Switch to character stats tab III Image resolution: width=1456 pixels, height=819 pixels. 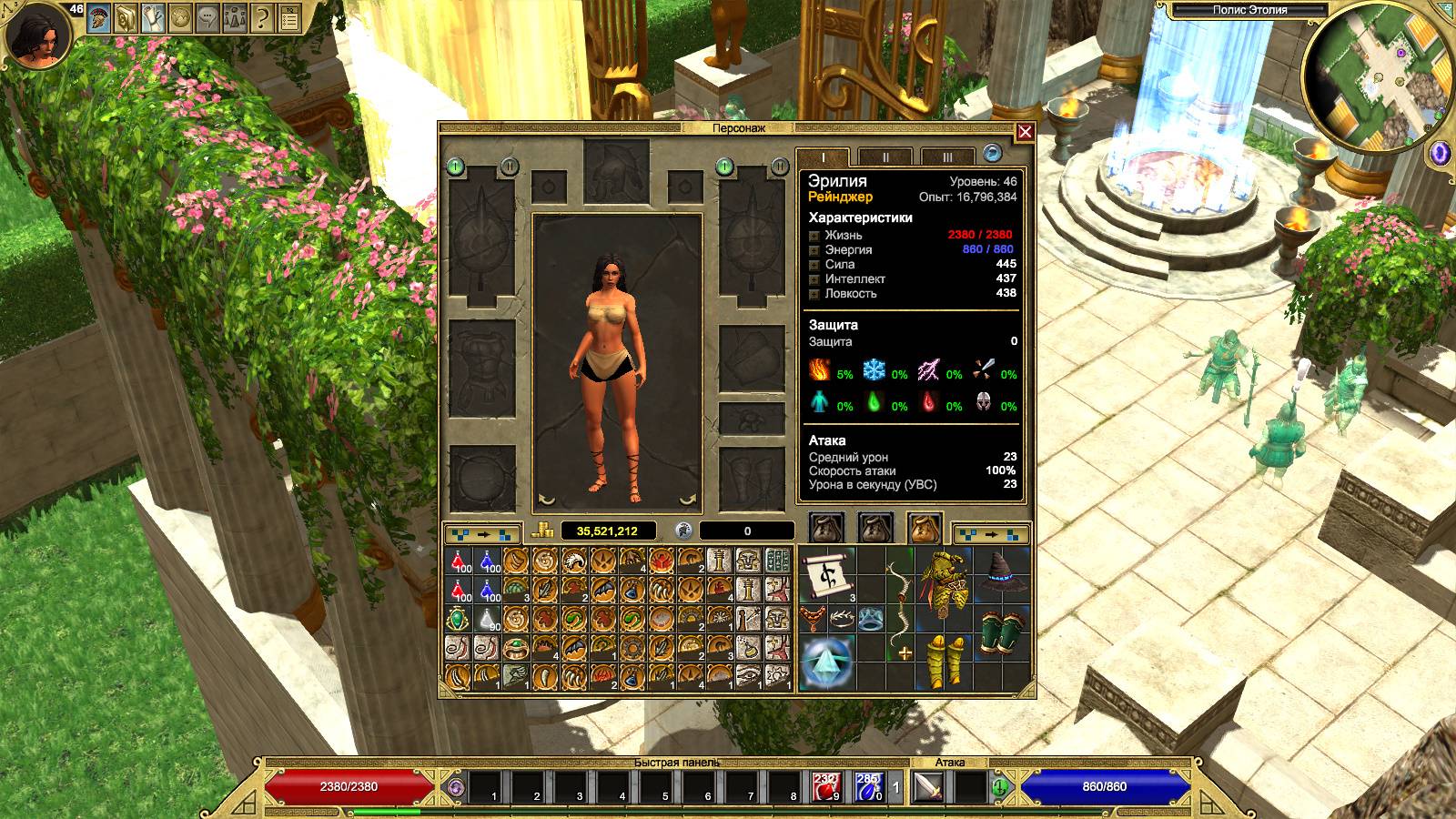(x=946, y=157)
